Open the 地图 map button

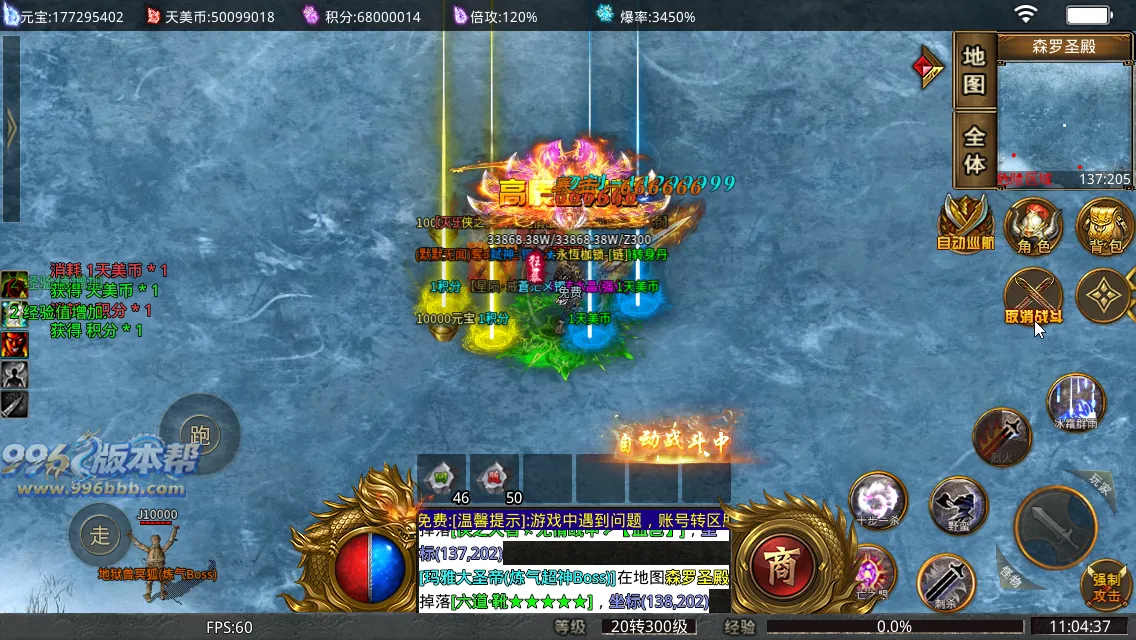point(974,70)
